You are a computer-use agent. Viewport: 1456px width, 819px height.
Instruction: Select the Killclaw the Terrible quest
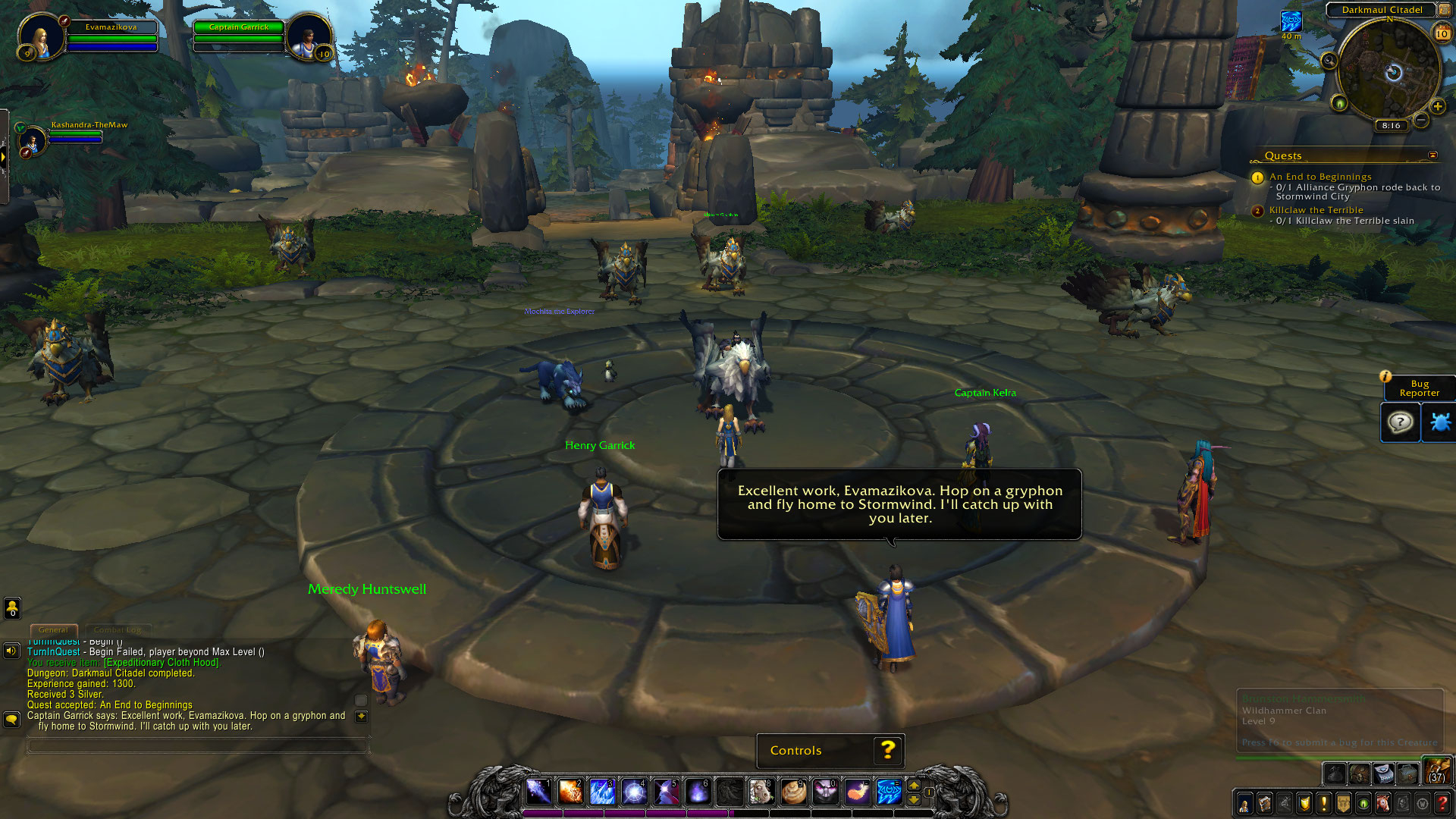pyautogui.click(x=1316, y=210)
